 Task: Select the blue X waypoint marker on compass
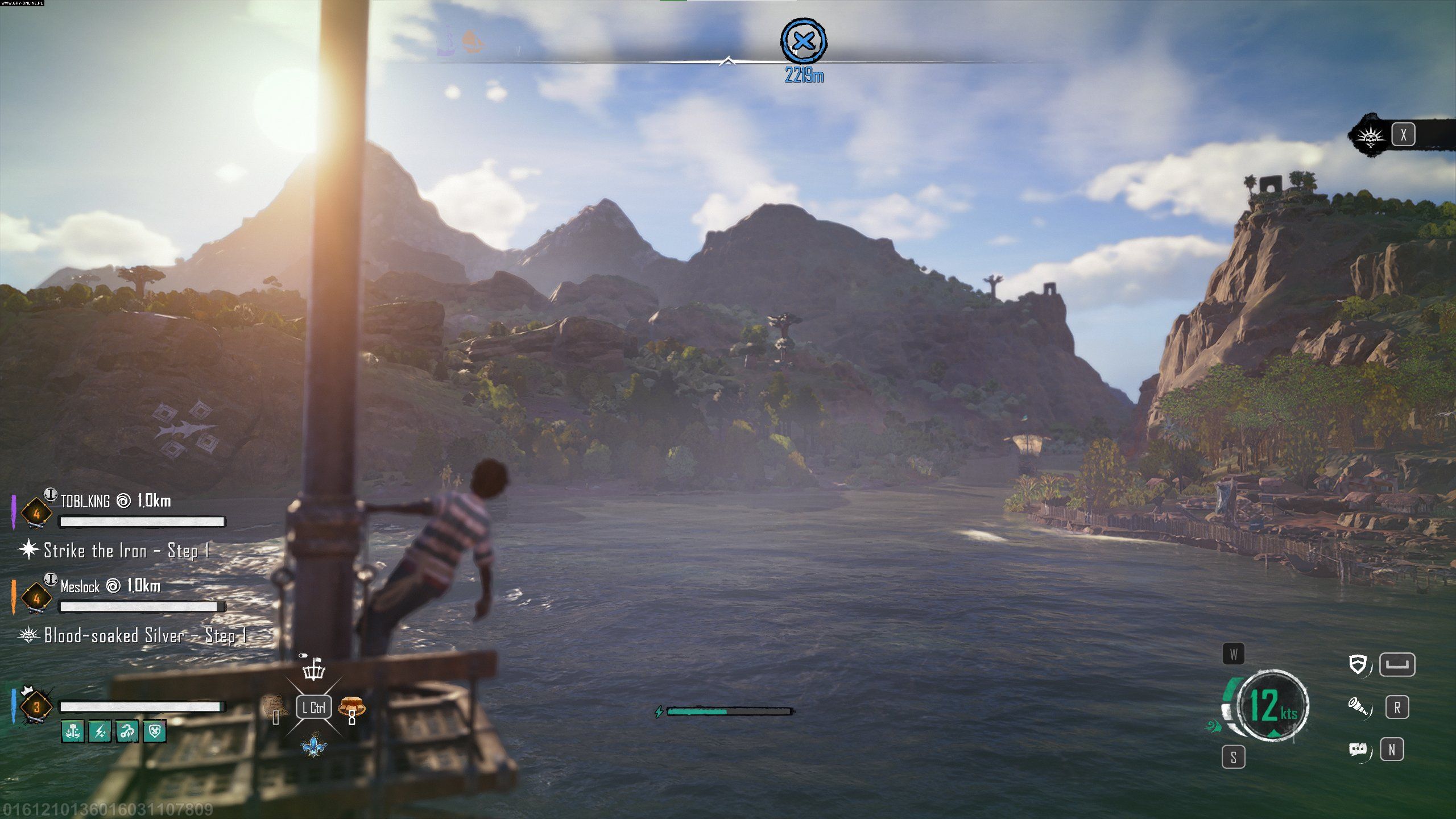click(x=803, y=40)
